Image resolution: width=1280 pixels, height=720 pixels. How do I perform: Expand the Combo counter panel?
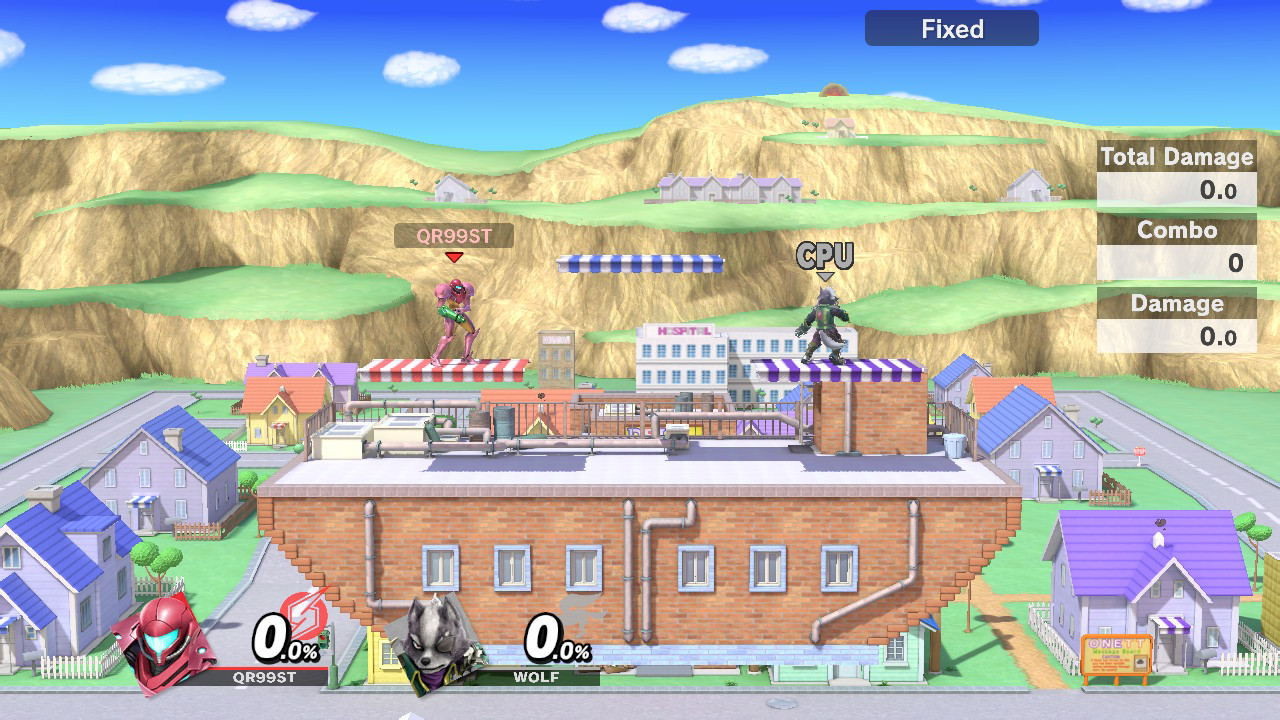coord(1176,231)
